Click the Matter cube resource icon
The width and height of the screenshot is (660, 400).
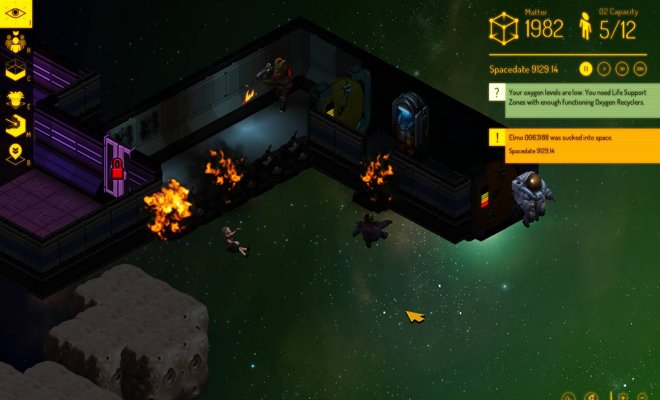pos(504,27)
